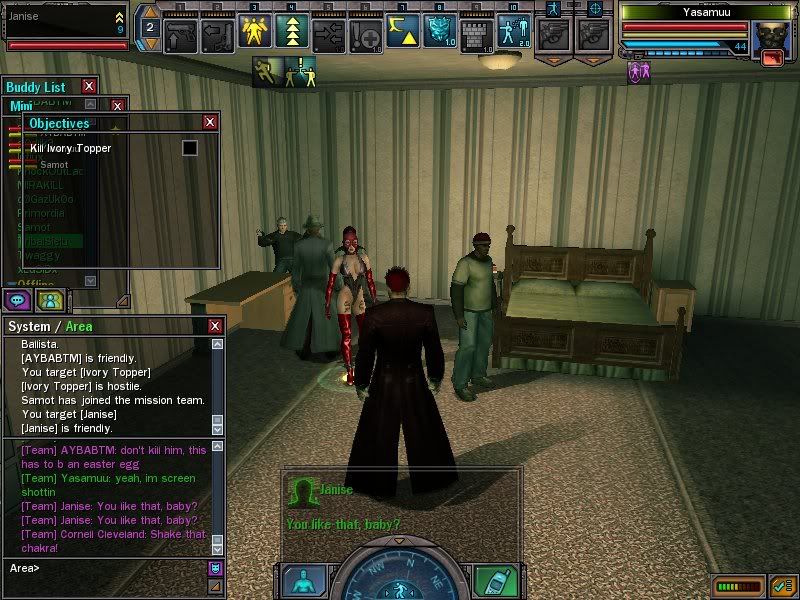This screenshot has height=600, width=800.
Task: Toggle the Kill Ivory Topper objective checkbox
Action: tap(190, 148)
